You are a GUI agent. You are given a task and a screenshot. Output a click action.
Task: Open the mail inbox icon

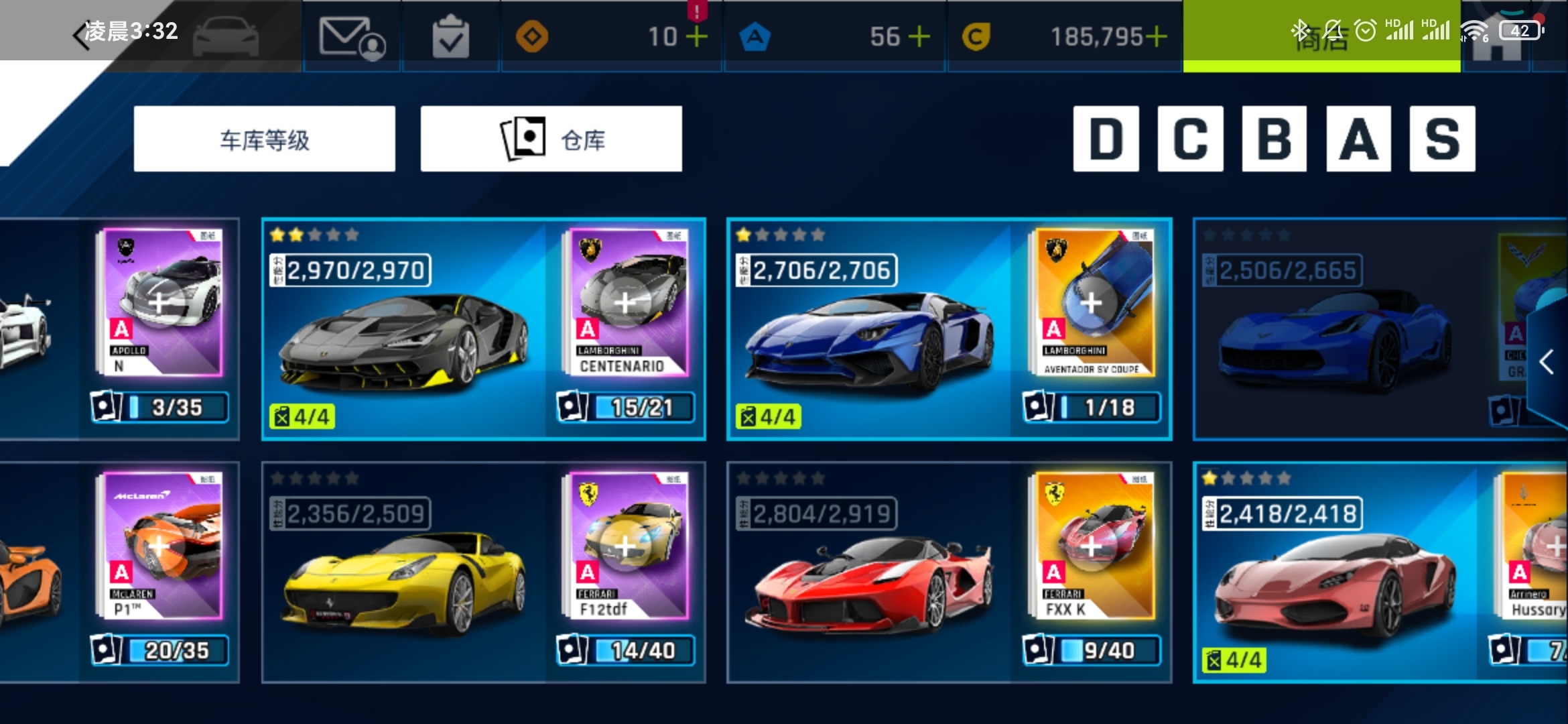[x=351, y=38]
